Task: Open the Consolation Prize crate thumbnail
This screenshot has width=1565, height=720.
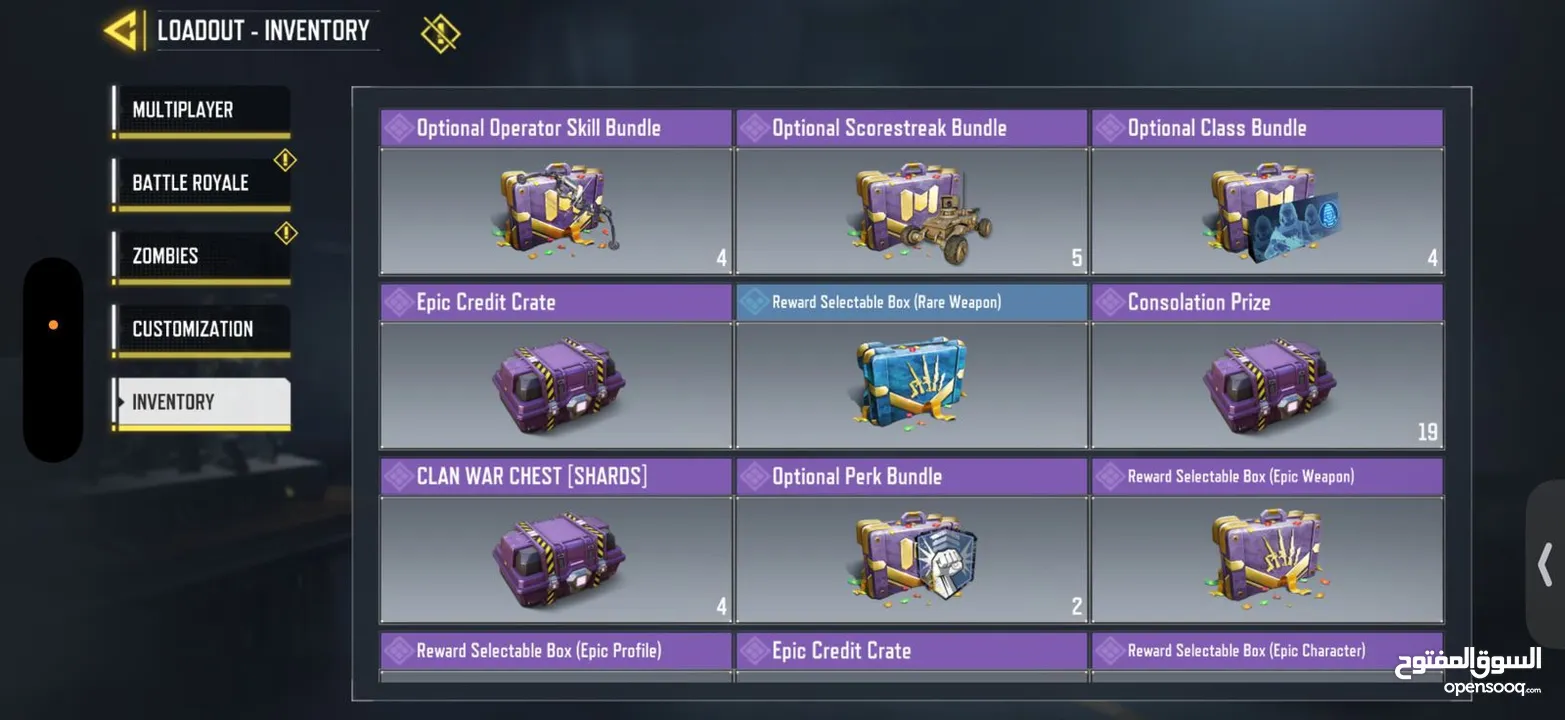Action: (x=1267, y=385)
